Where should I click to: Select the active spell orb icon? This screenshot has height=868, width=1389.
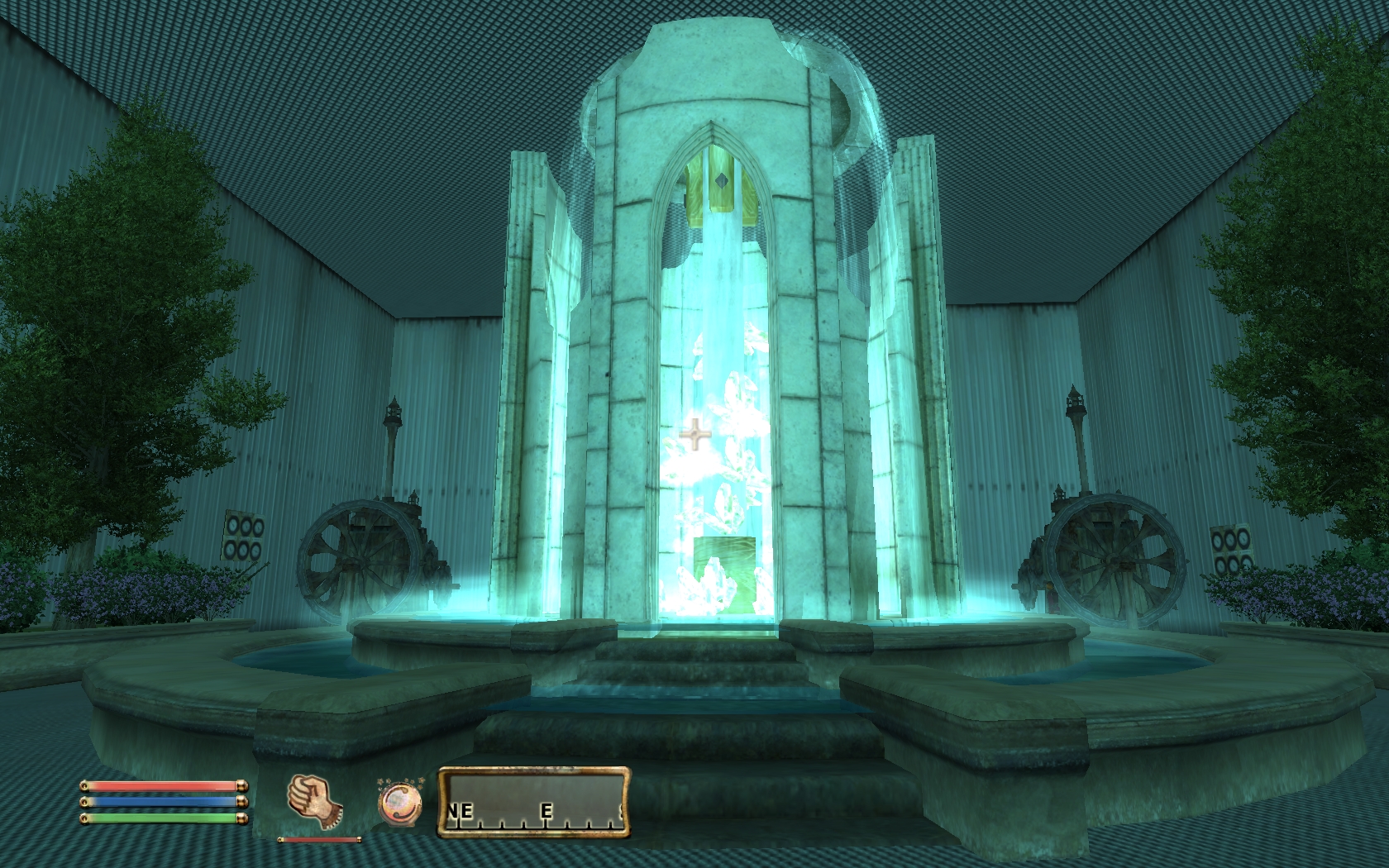pos(400,802)
